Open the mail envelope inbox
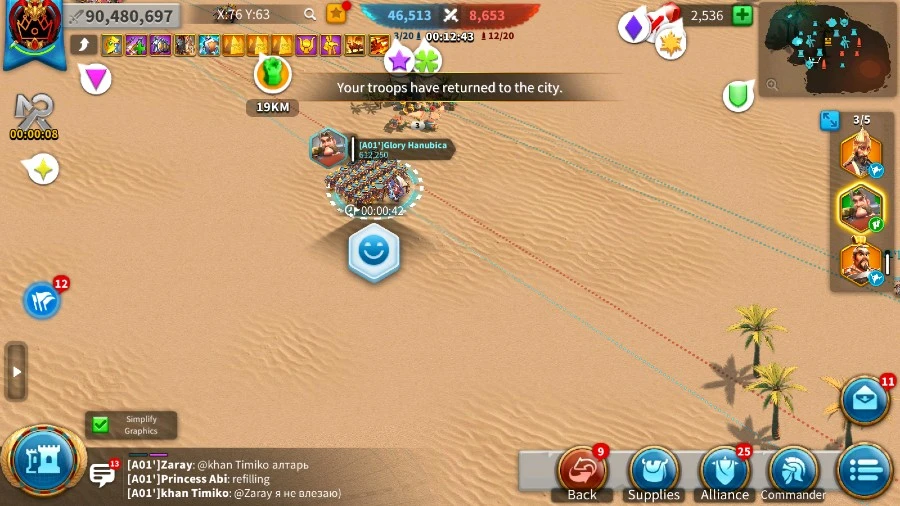The width and height of the screenshot is (900, 506). pyautogui.click(x=864, y=400)
